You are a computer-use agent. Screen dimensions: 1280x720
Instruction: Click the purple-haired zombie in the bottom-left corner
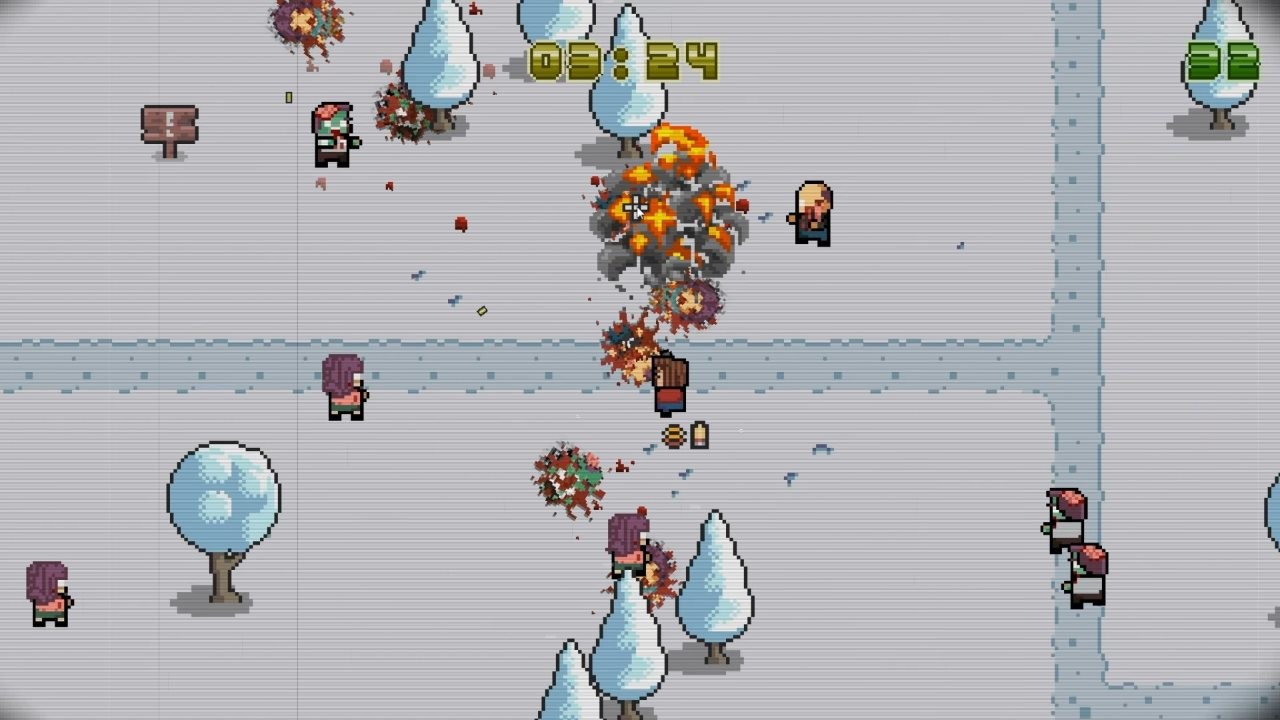pos(48,590)
